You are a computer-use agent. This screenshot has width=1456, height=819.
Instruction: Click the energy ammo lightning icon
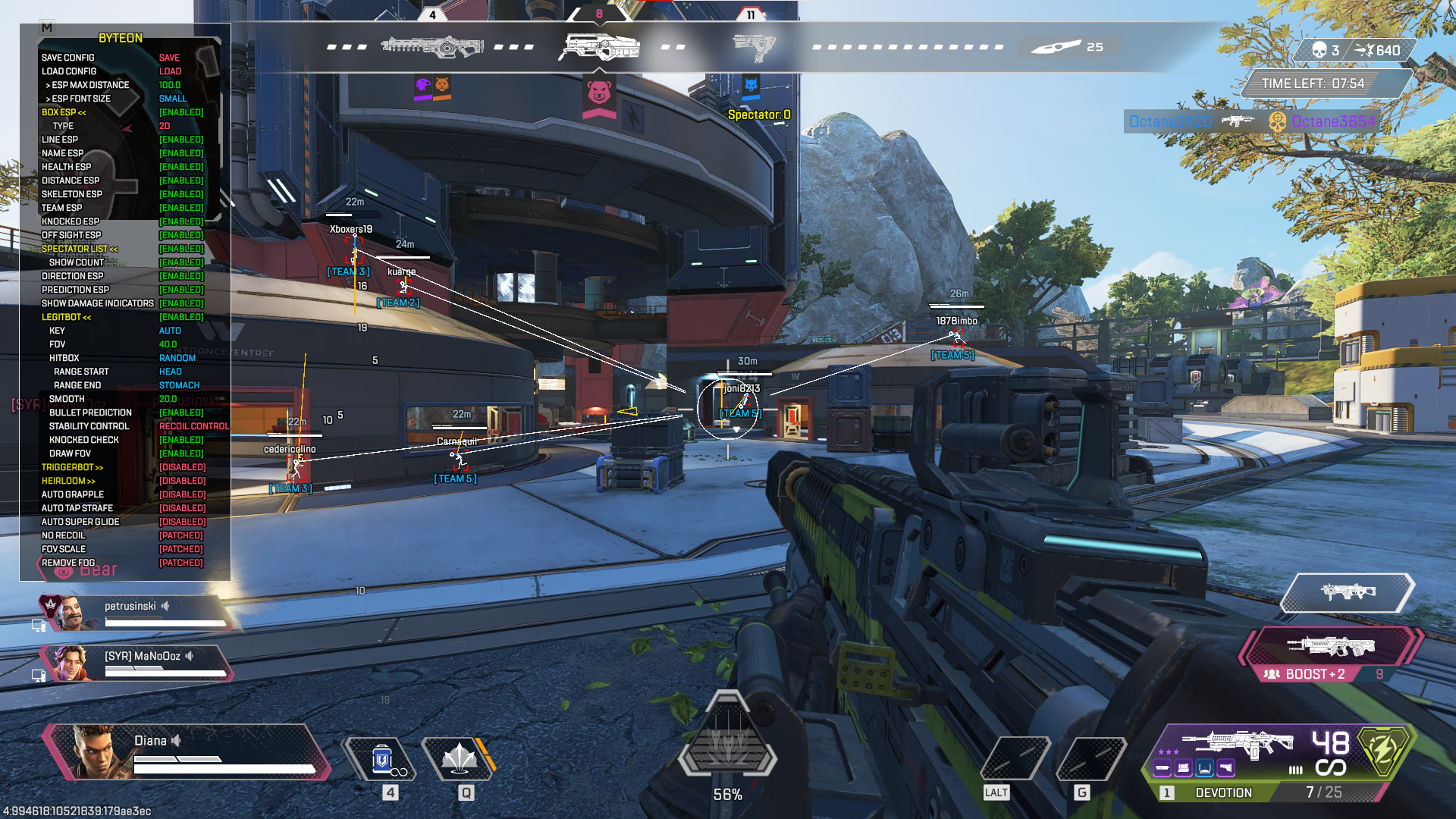coord(1383,751)
